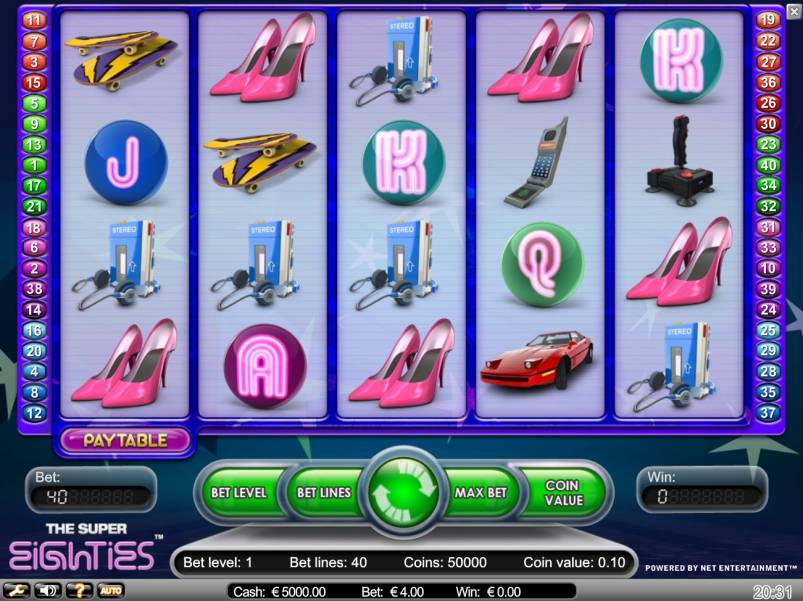
Task: Click bet line 30 marker
Action: tap(768, 124)
